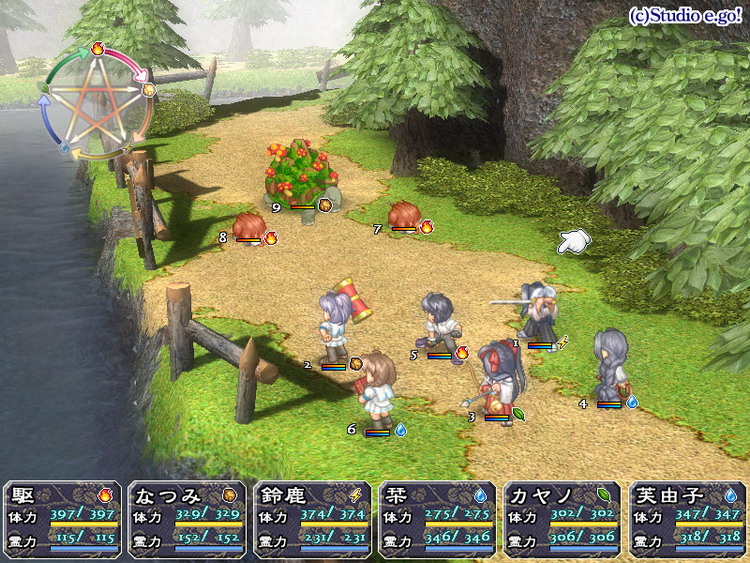Target the red furry enemy numbered 8
Screen dimensions: 750x563
(x=249, y=226)
